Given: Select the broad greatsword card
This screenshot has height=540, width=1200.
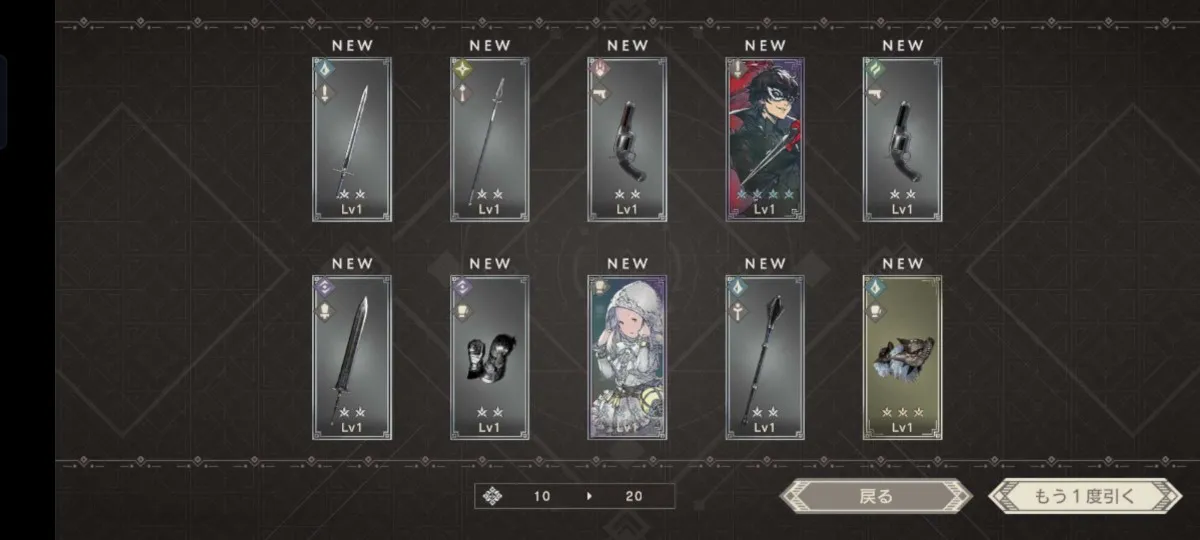Looking at the screenshot, I should (352, 358).
